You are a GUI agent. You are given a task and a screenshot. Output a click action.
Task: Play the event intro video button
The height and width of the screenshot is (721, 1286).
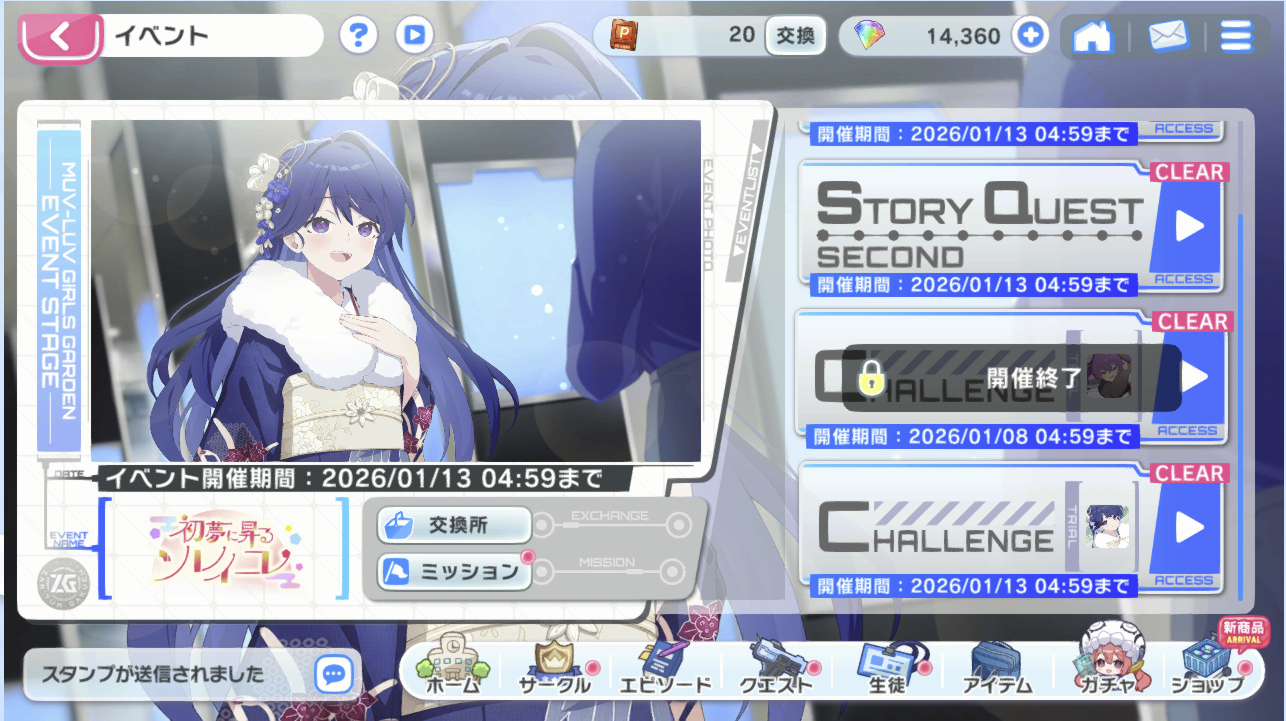pyautogui.click(x=414, y=36)
